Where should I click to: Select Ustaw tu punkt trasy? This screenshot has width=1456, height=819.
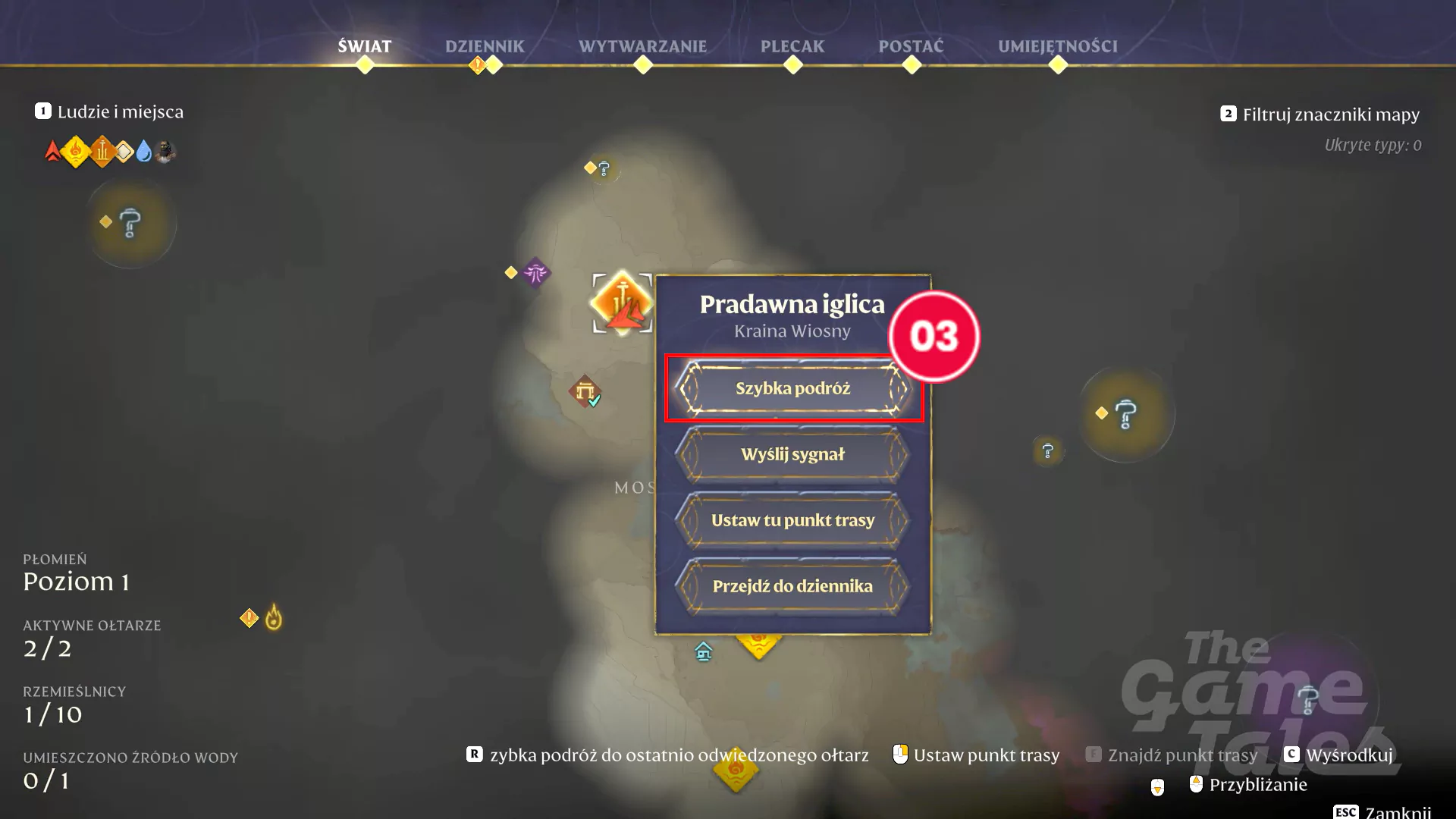tap(792, 520)
